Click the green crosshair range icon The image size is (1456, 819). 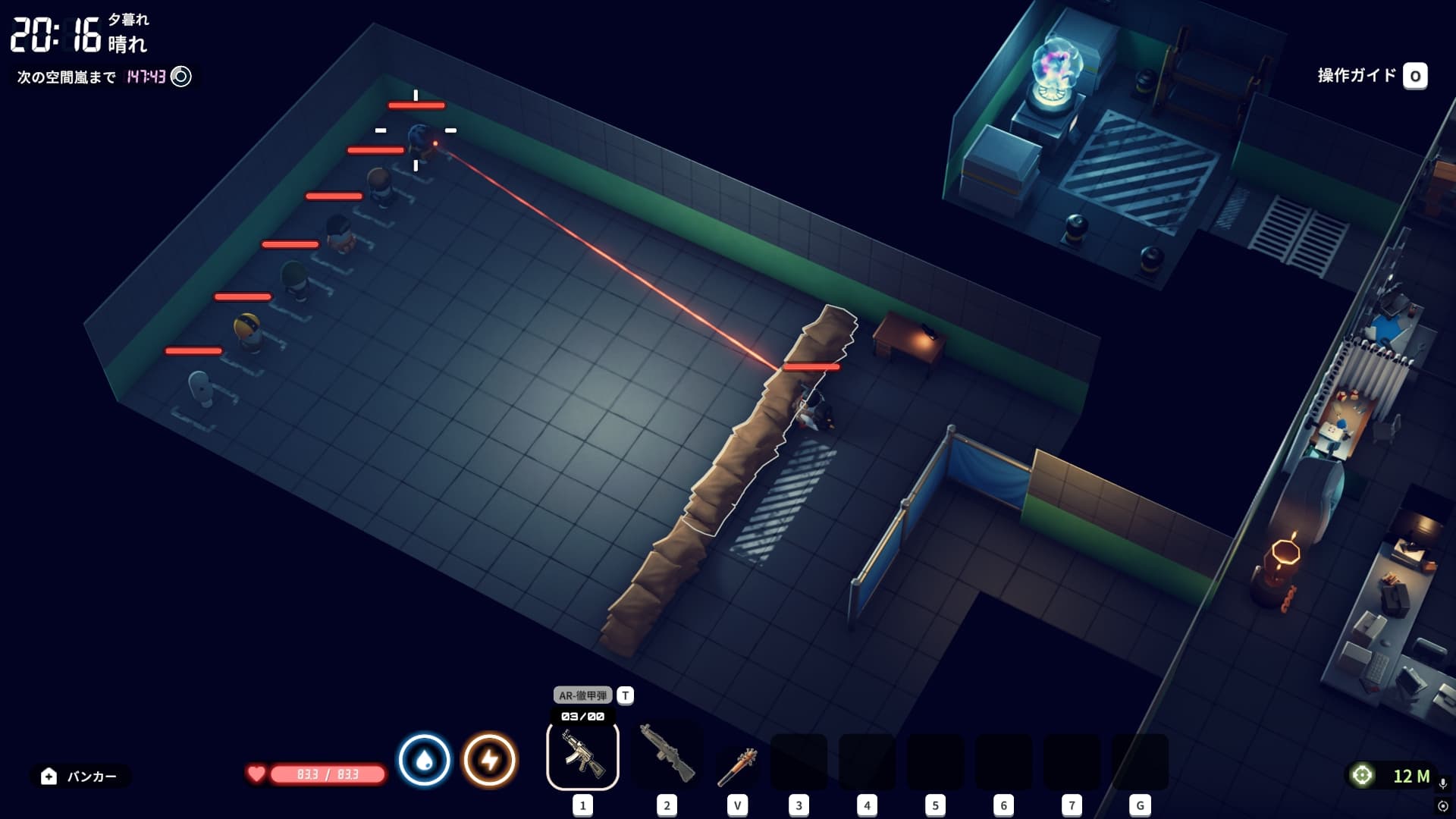pyautogui.click(x=1362, y=775)
